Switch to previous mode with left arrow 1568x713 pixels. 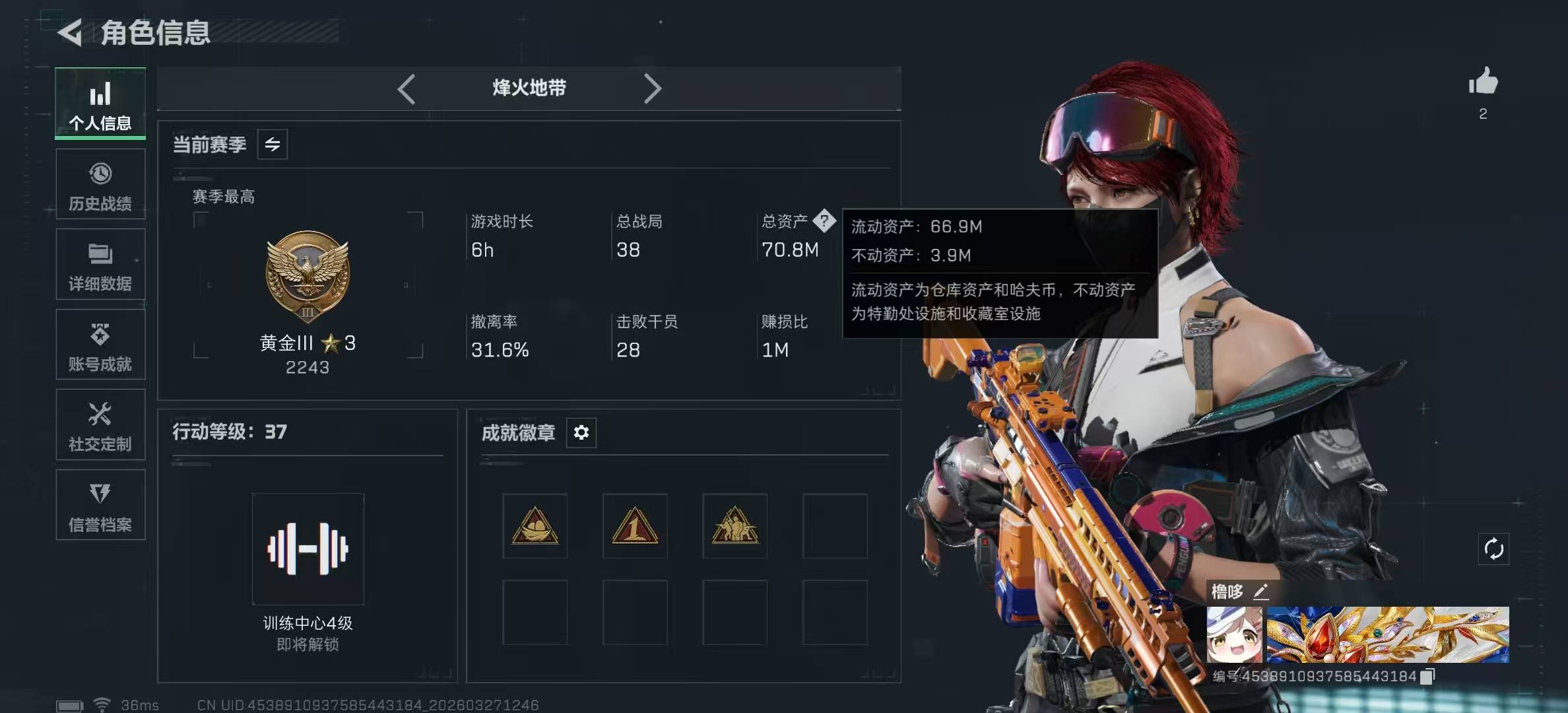point(407,88)
